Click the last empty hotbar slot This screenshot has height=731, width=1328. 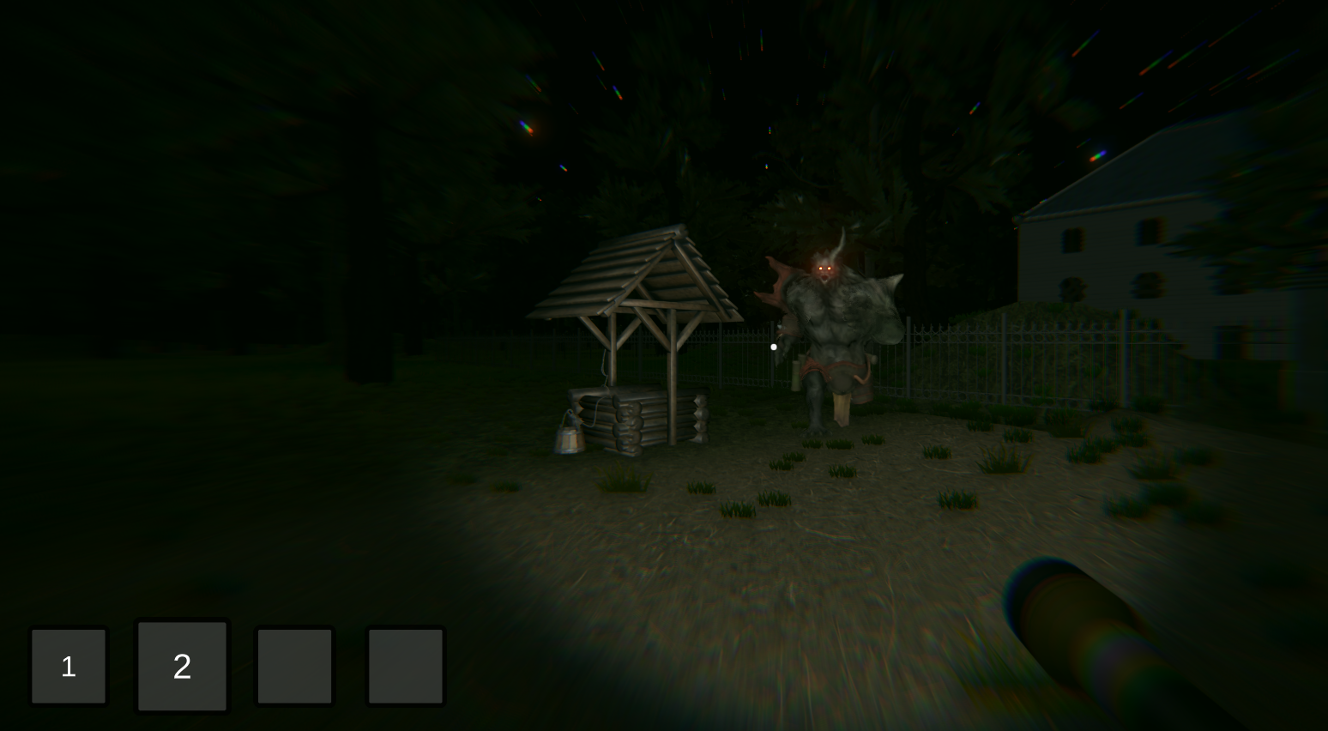coord(406,666)
